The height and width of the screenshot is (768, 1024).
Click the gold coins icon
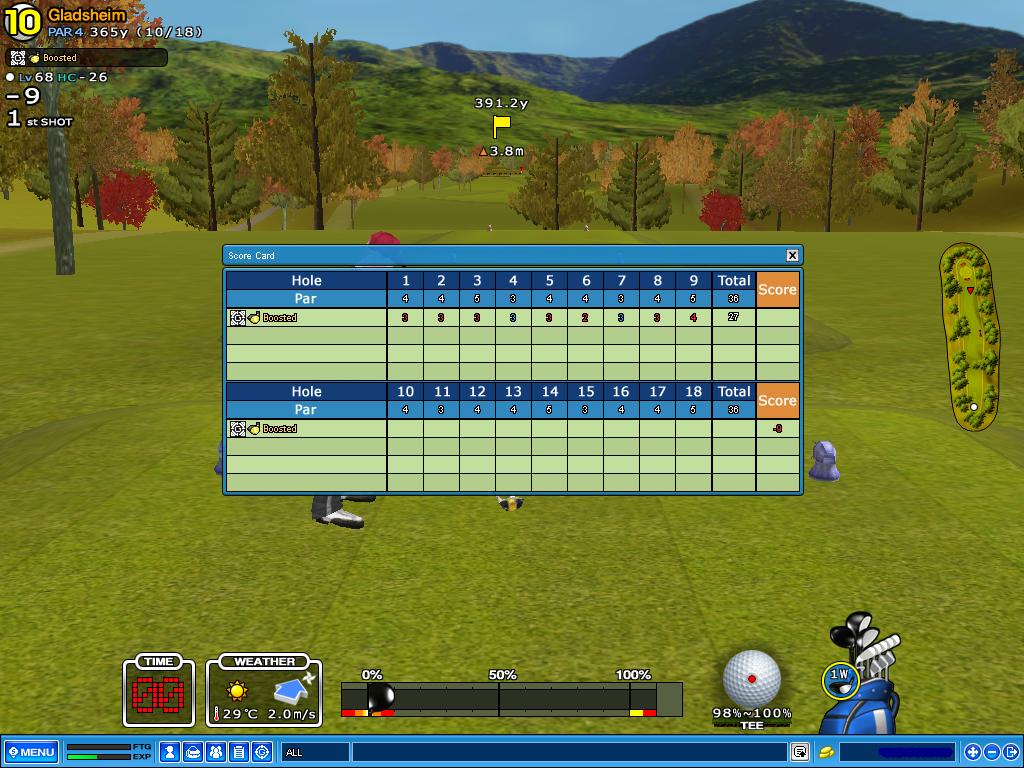pyautogui.click(x=827, y=752)
